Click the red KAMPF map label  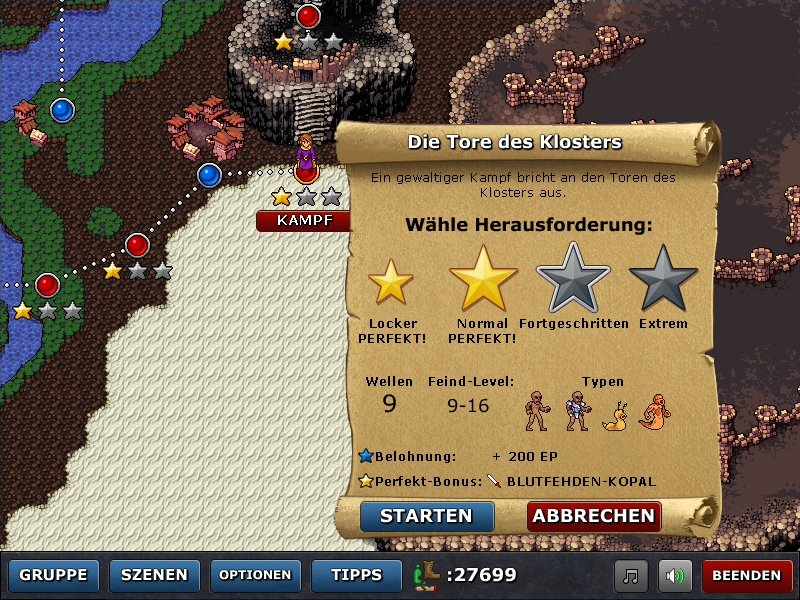(304, 220)
